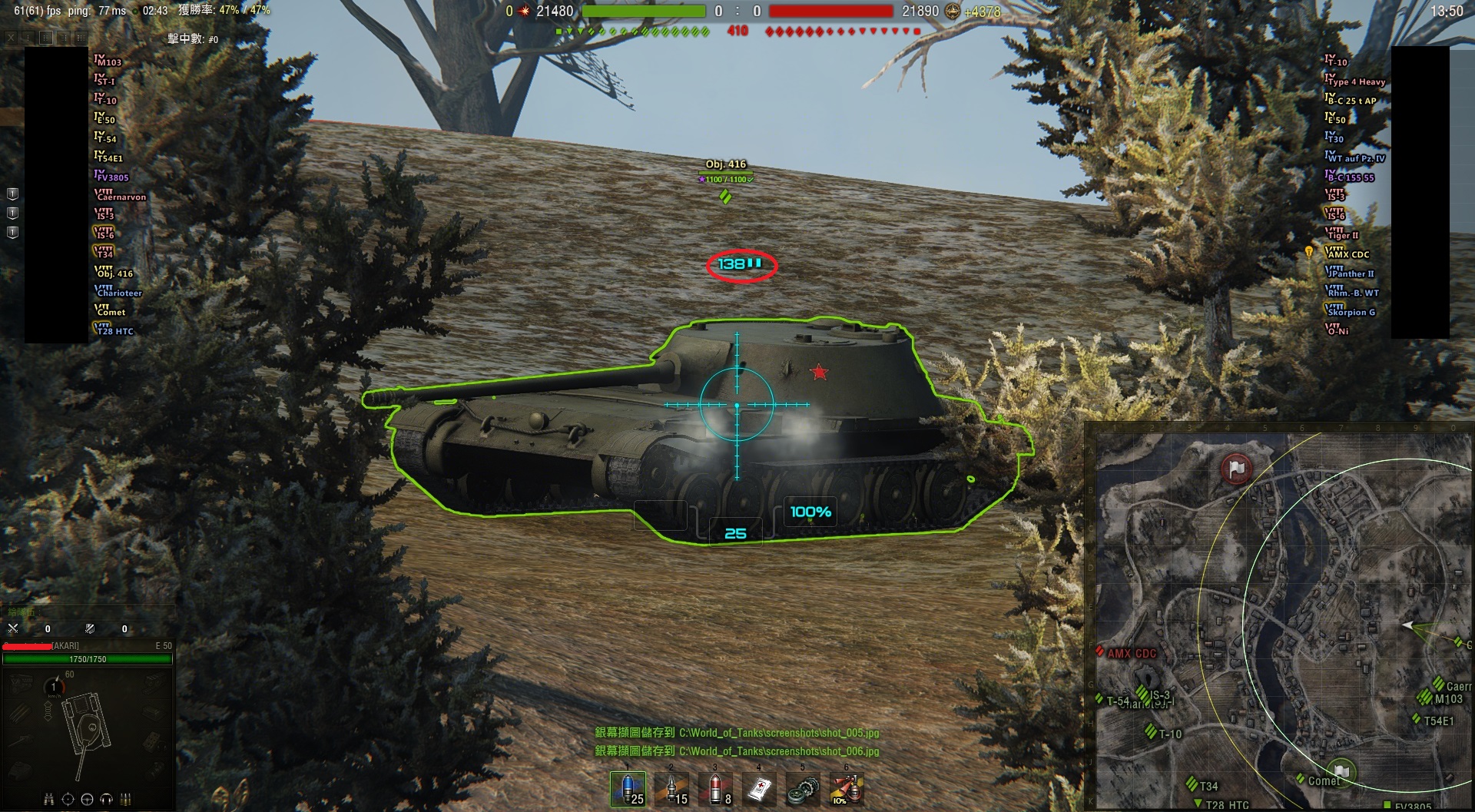
Task: Select the Caernarvon row in the allied list
Action: (x=120, y=197)
